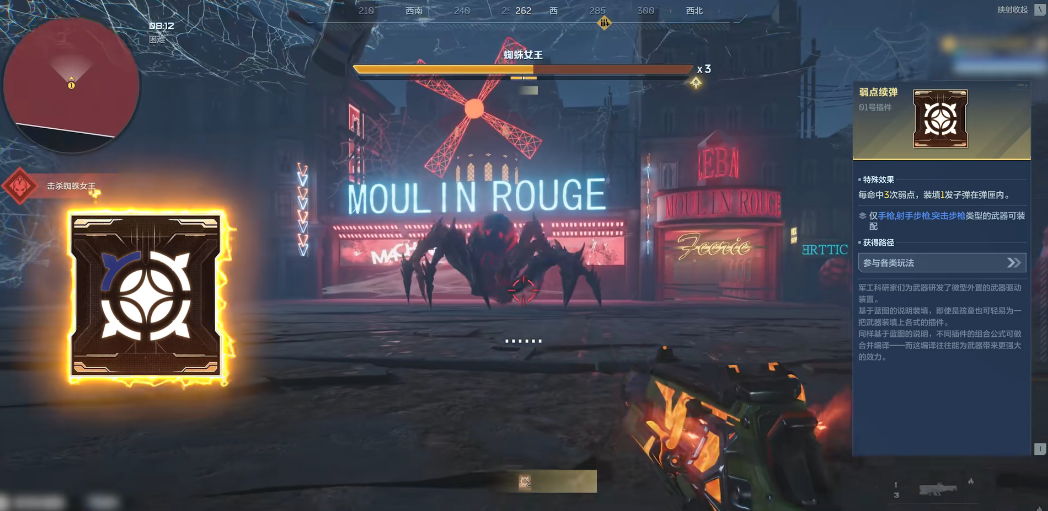
Task: Click the circular red minimap
Action: point(71,83)
